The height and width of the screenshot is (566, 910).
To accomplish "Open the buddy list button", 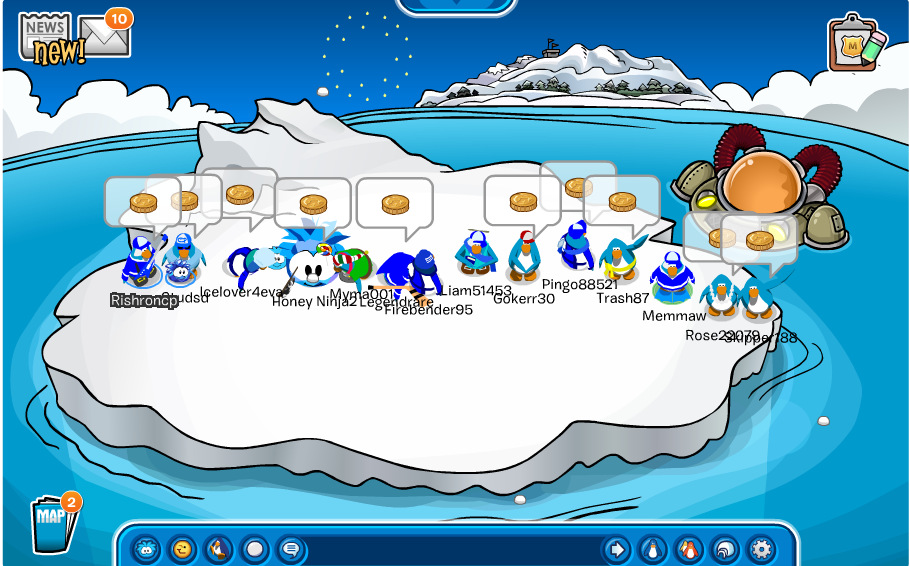I will coord(689,549).
